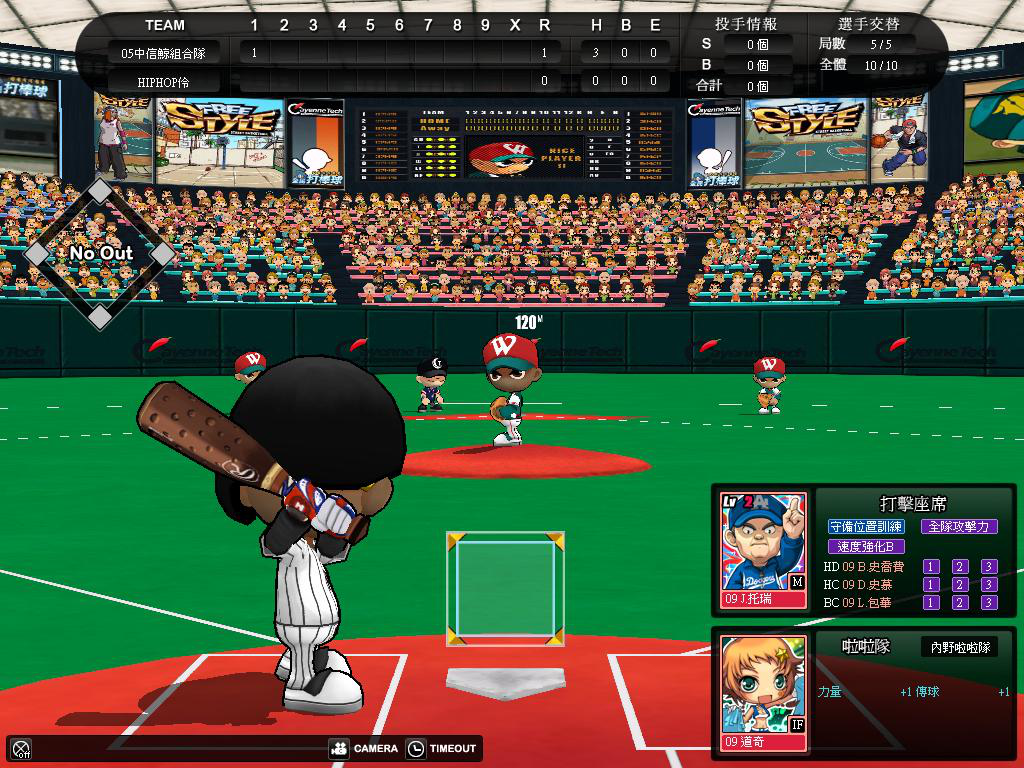Choose the 速度強化B skill tag
Viewport: 1024px width, 768px height.
click(x=866, y=546)
